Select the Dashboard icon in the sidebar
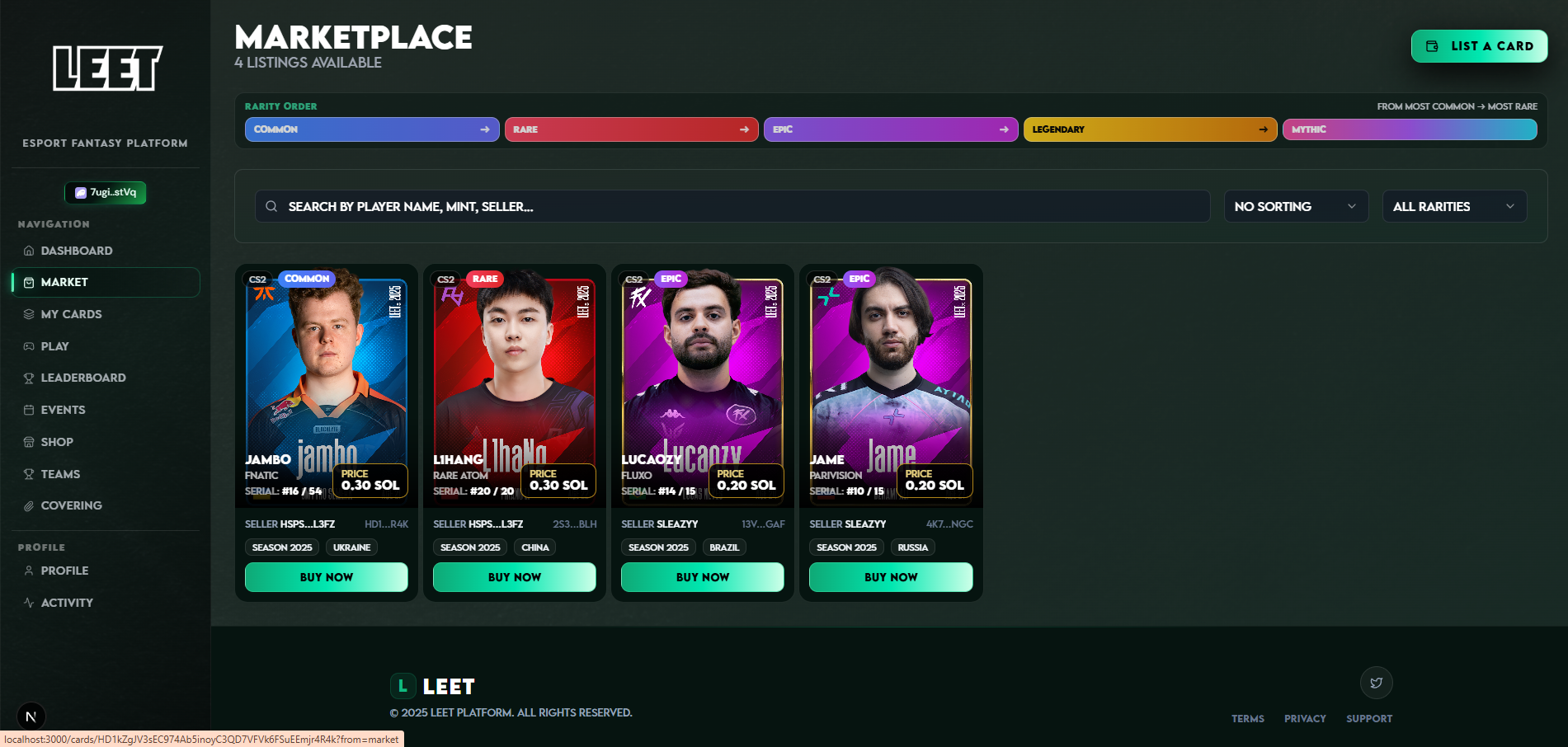1568x747 pixels. (x=29, y=250)
